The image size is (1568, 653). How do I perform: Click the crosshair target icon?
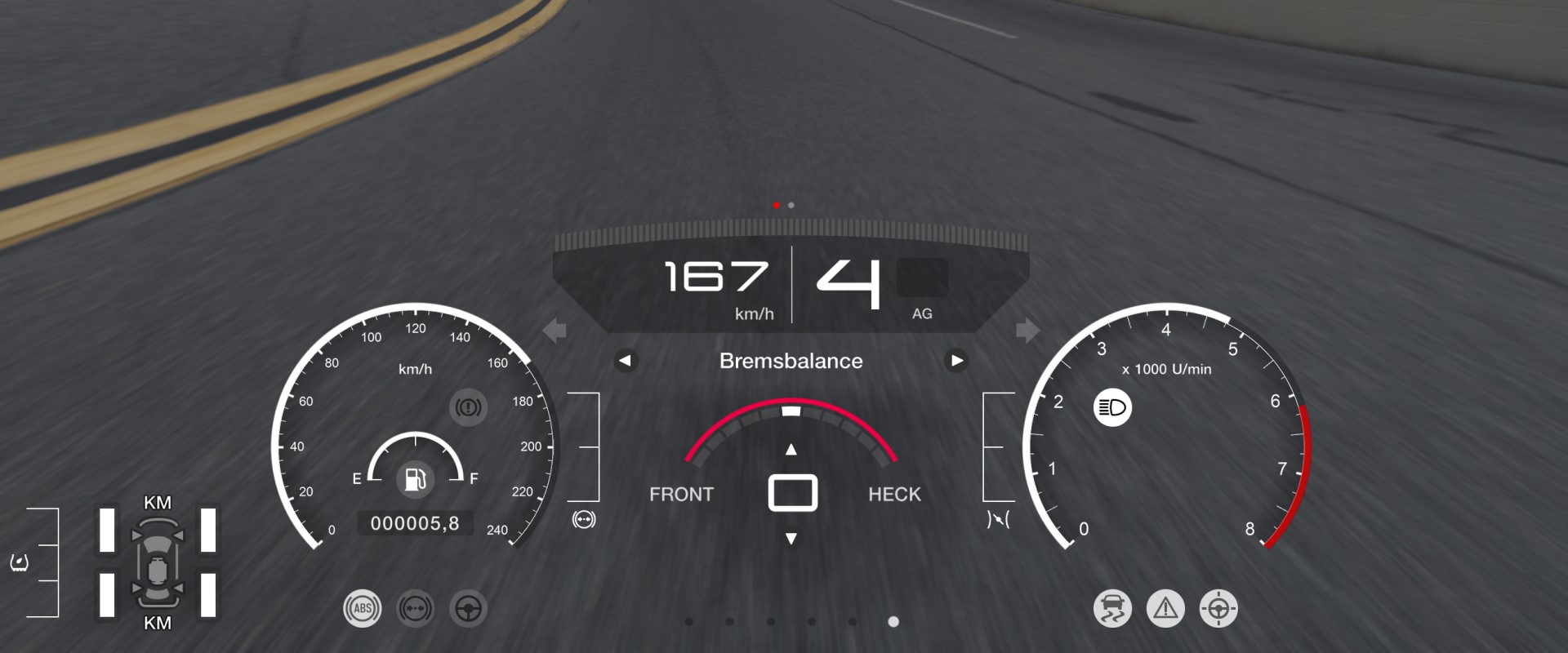(x=1218, y=608)
